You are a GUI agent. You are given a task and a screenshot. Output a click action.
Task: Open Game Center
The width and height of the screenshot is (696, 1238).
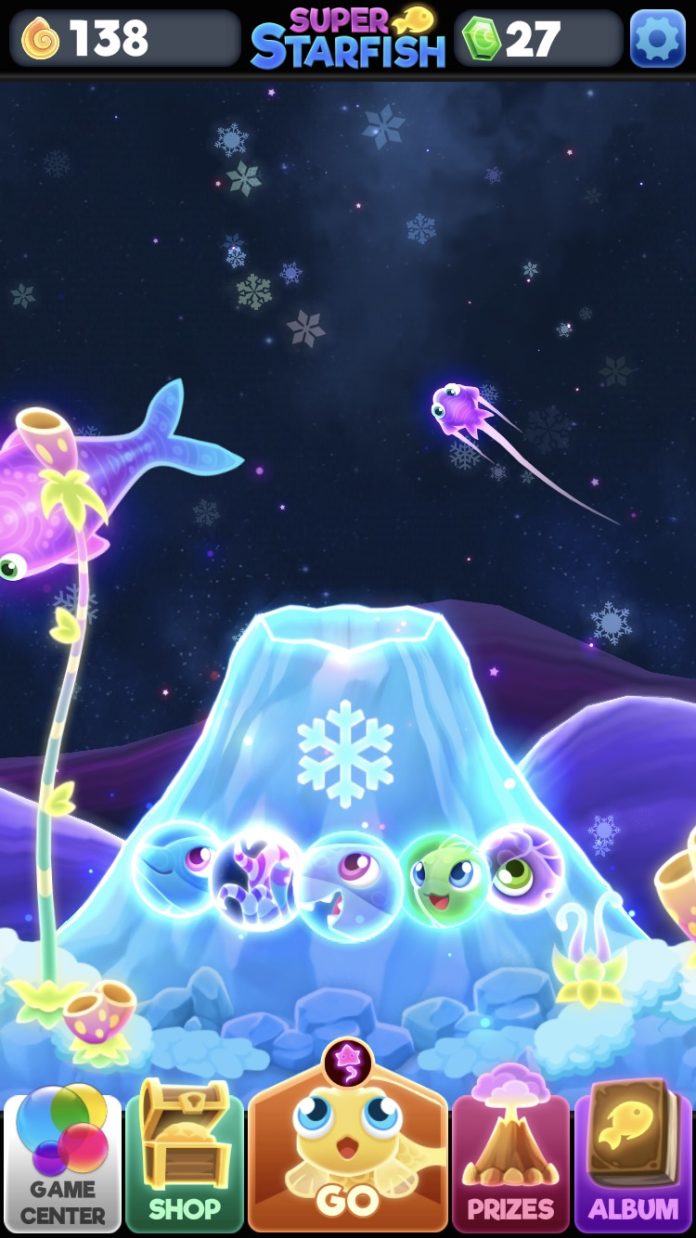point(63,1163)
